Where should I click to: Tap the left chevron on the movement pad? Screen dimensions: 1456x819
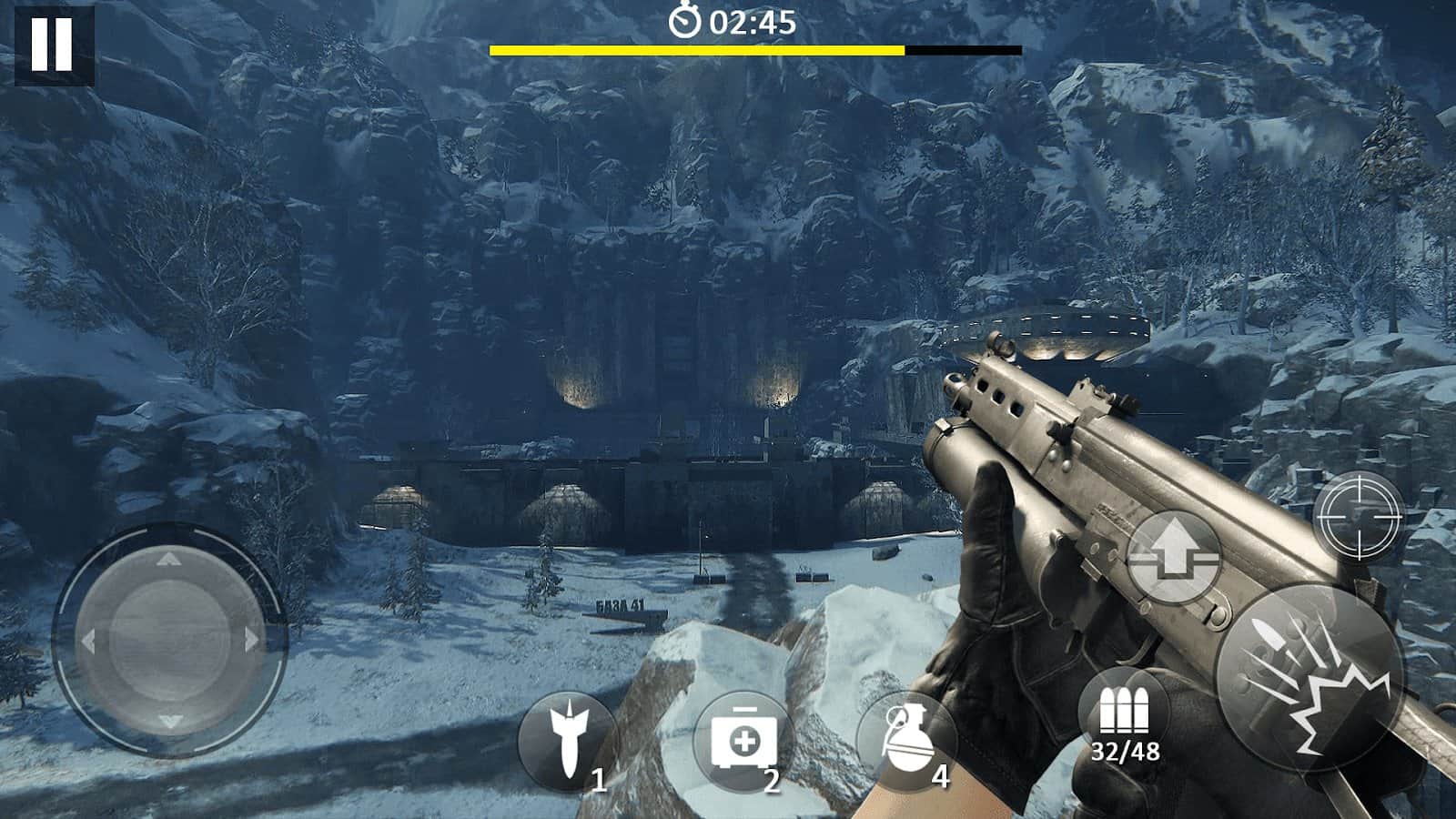point(91,637)
